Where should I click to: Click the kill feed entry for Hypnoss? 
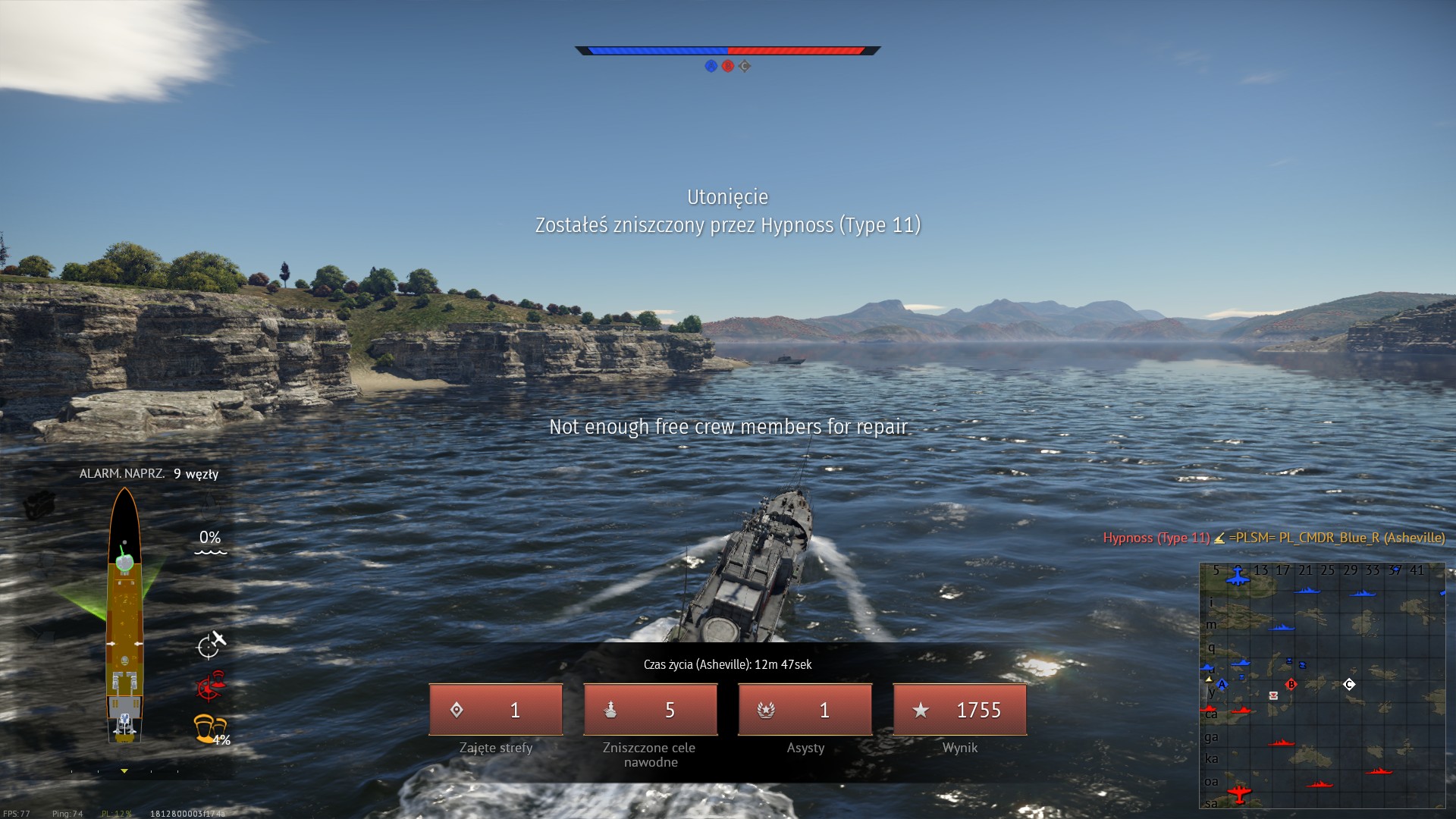tap(1273, 538)
